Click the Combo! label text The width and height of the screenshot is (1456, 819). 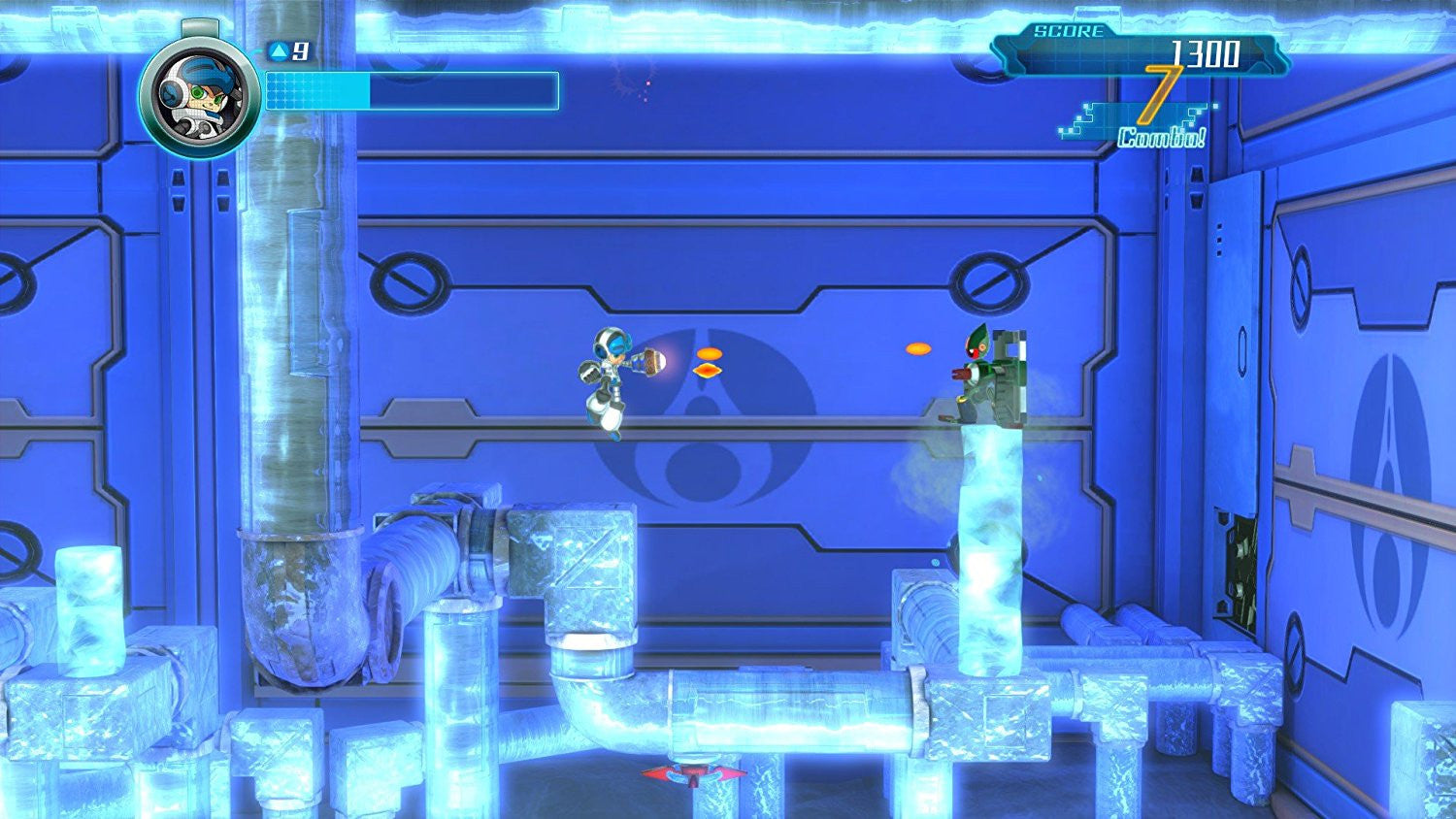pyautogui.click(x=1161, y=136)
